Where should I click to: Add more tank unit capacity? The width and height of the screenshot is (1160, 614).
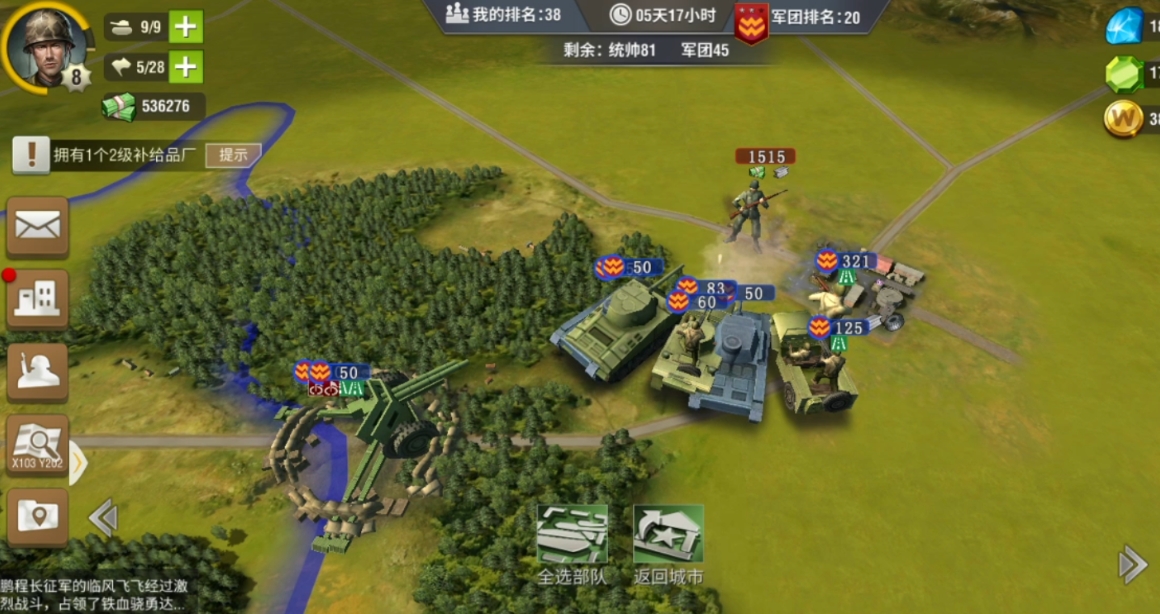tap(186, 27)
